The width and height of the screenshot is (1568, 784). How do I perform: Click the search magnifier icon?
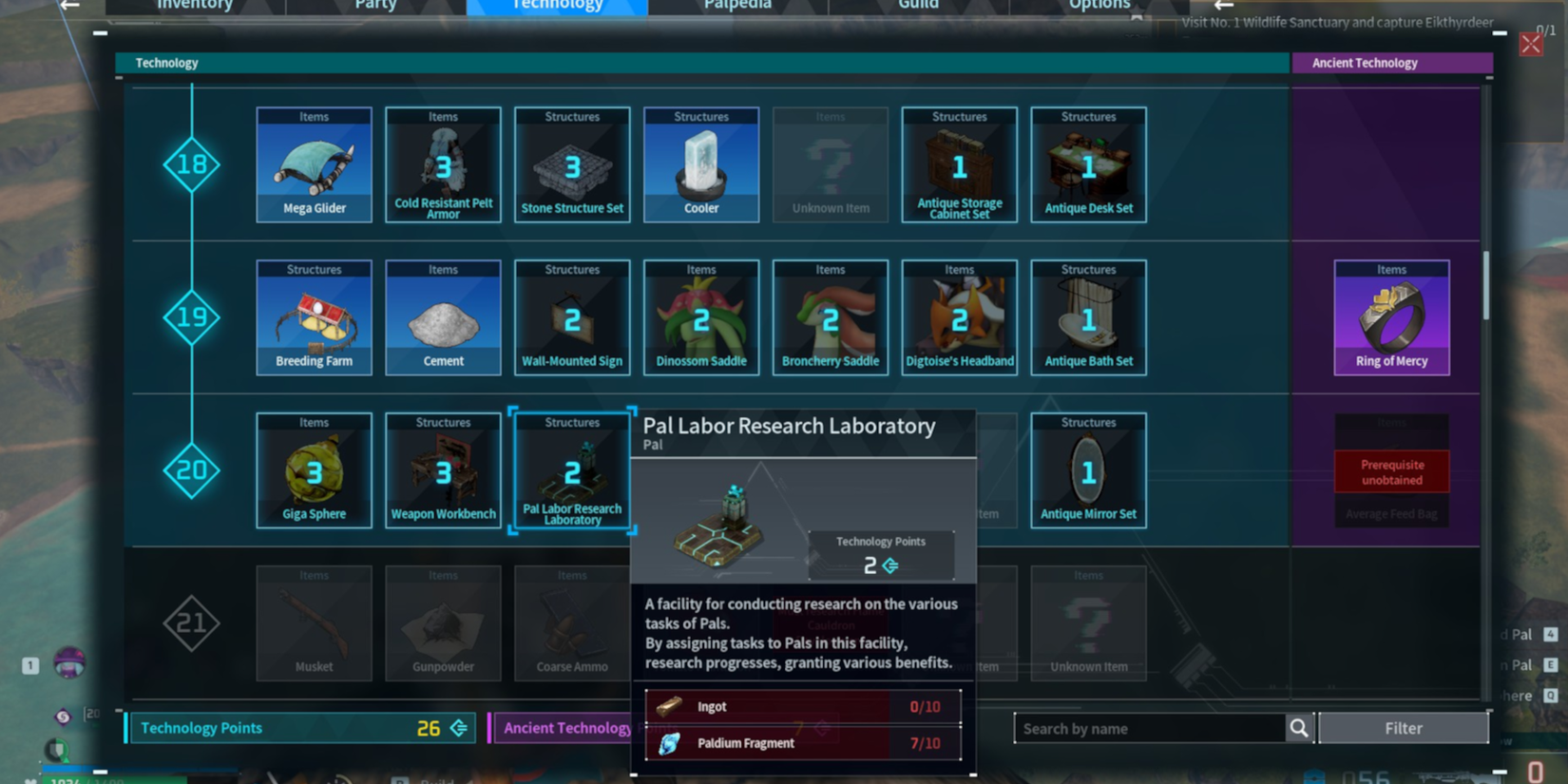pos(1299,728)
